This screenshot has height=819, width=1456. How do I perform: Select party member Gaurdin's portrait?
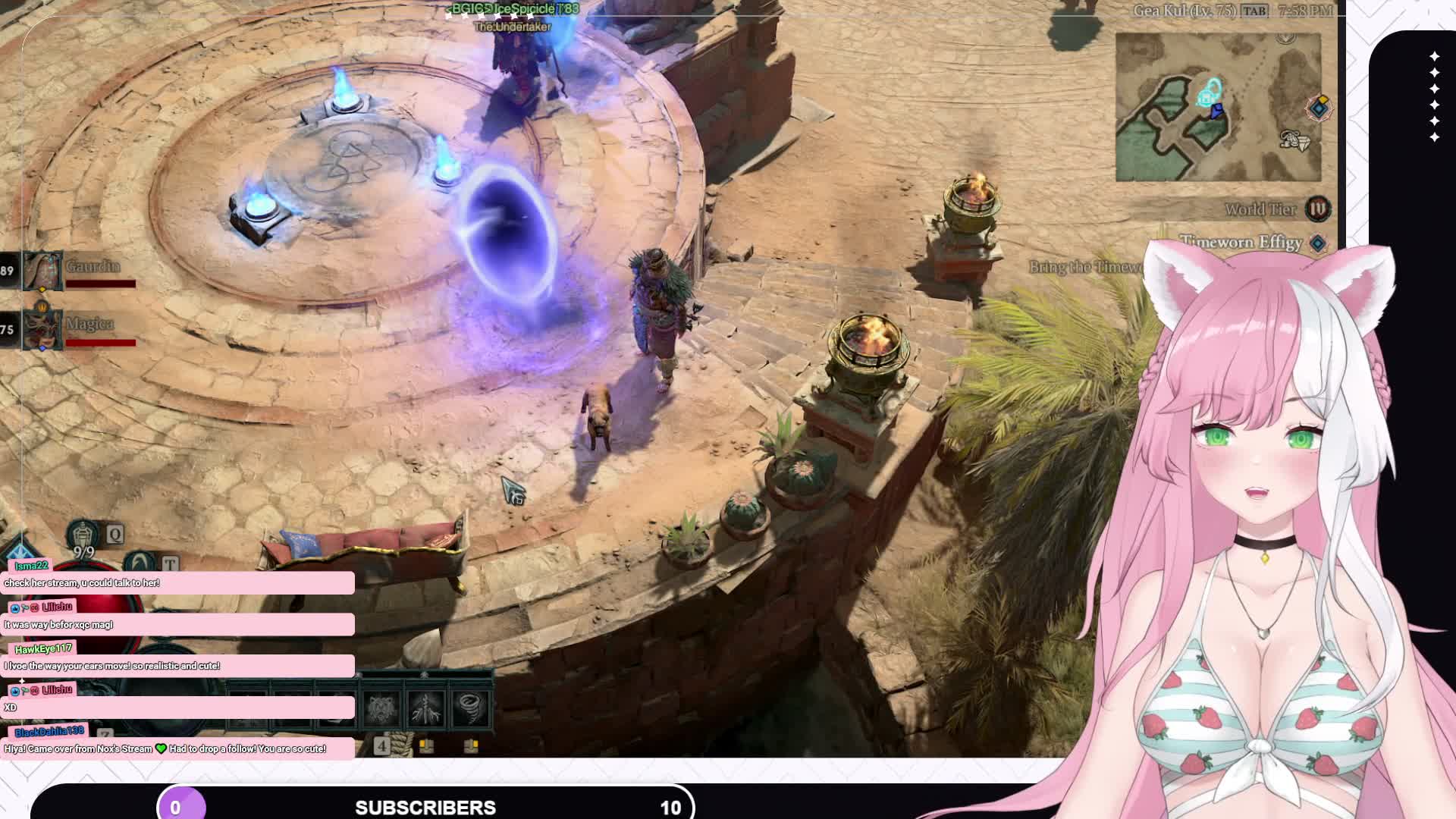click(x=42, y=271)
